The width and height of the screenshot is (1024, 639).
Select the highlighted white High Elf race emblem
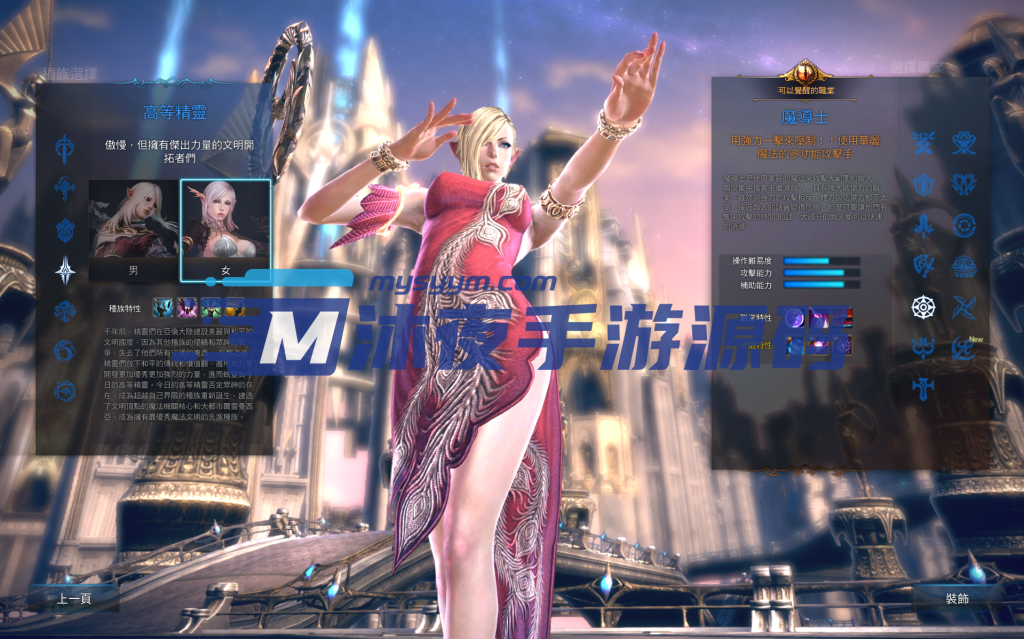click(x=66, y=269)
